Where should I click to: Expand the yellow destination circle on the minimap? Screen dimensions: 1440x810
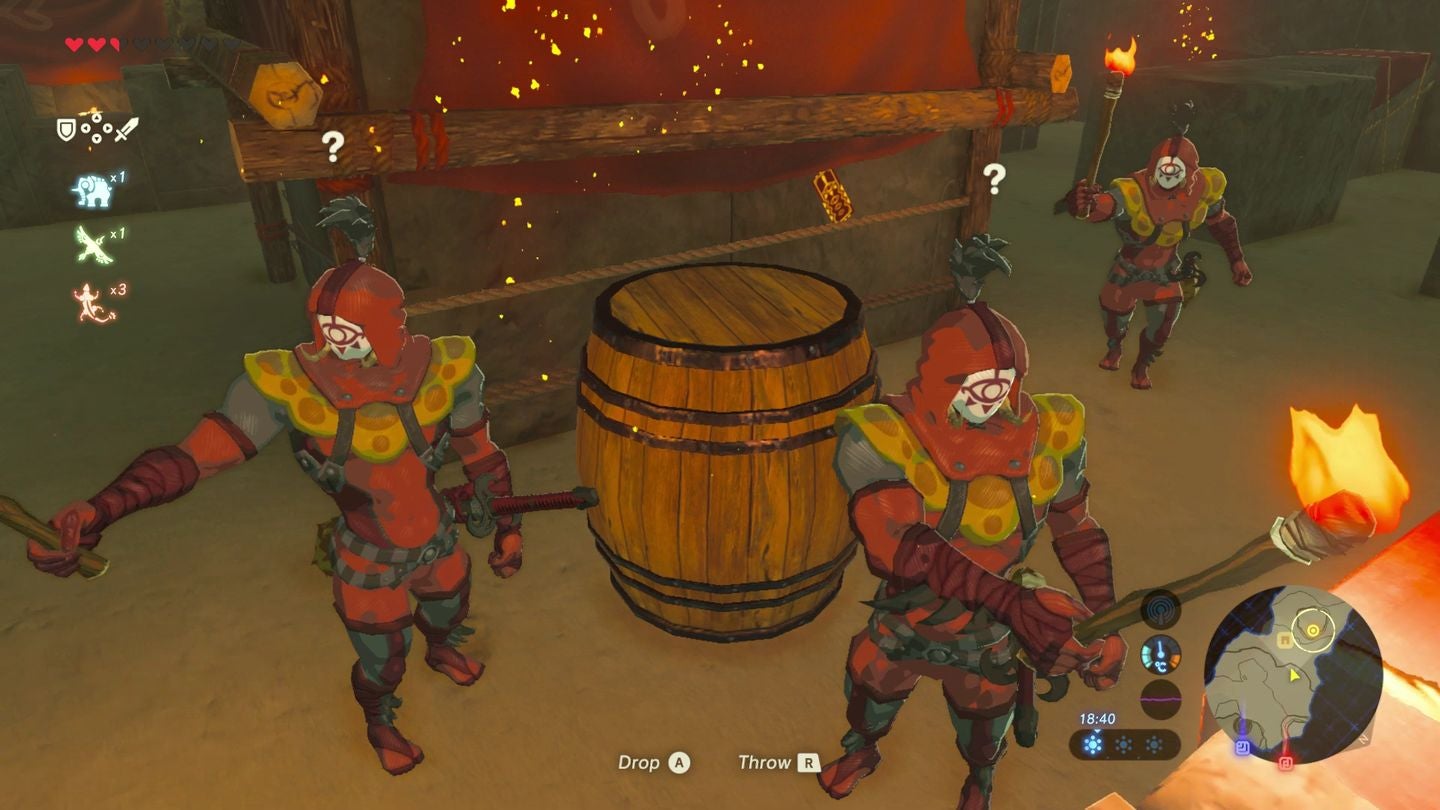coord(1313,630)
